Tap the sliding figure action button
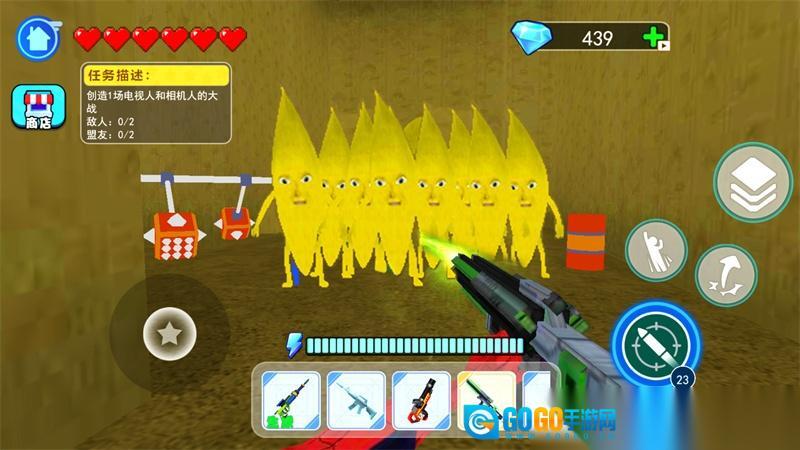Viewport: 800px width, 450px height. pyautogui.click(x=656, y=250)
